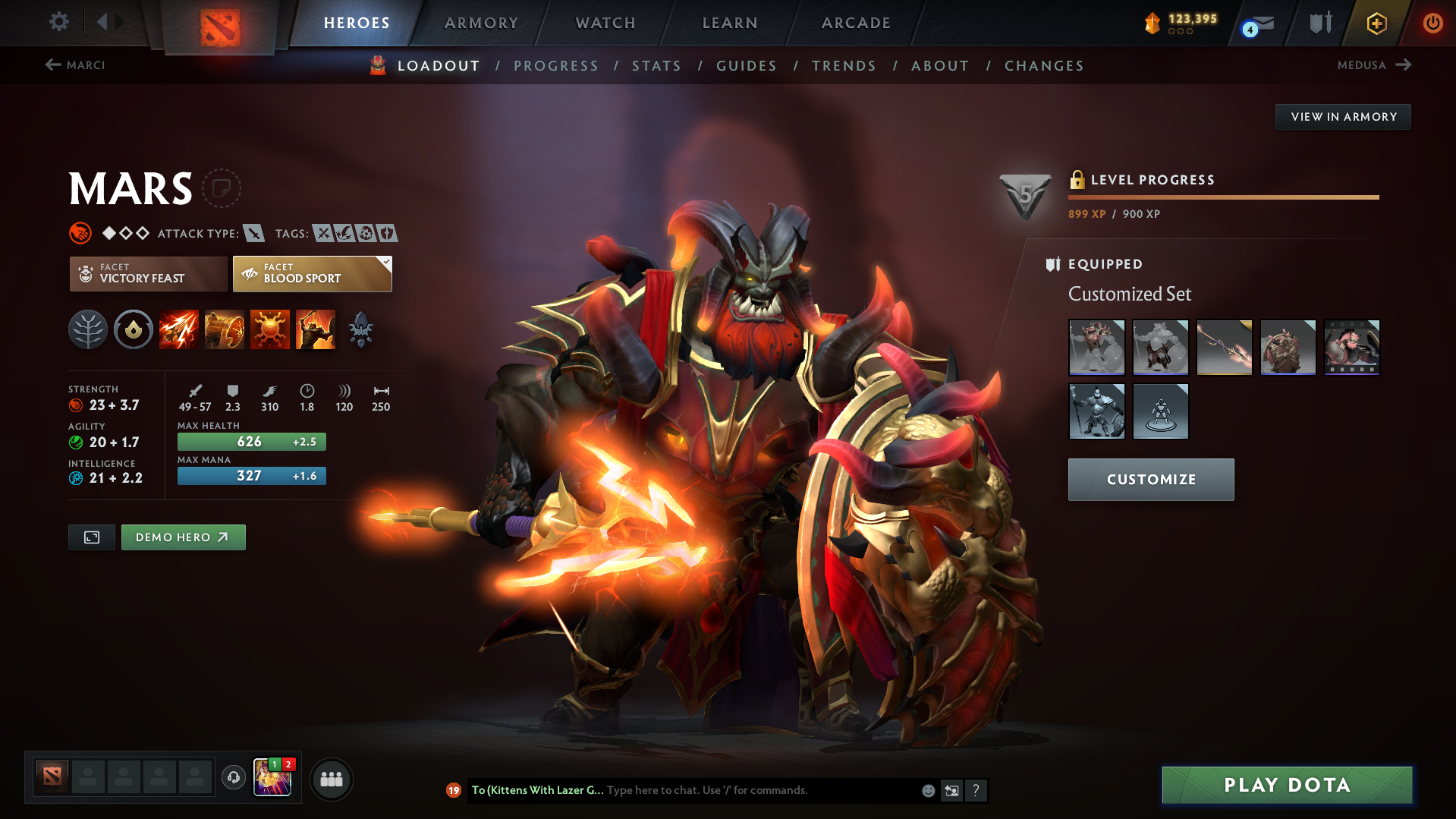
Task: Click the innate ability droplet icon
Action: 133,329
